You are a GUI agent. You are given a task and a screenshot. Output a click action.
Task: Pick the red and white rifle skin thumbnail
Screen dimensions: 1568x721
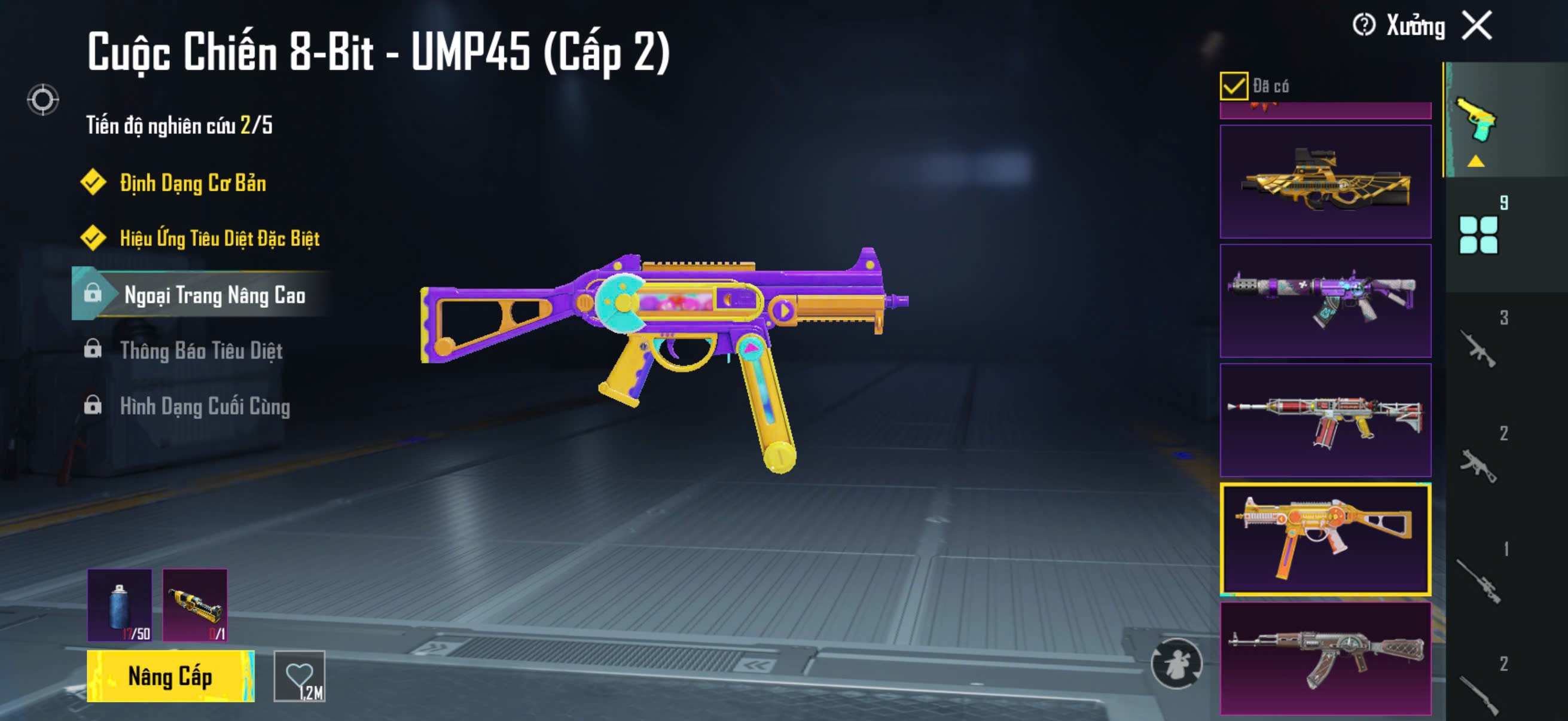[x=1325, y=420]
